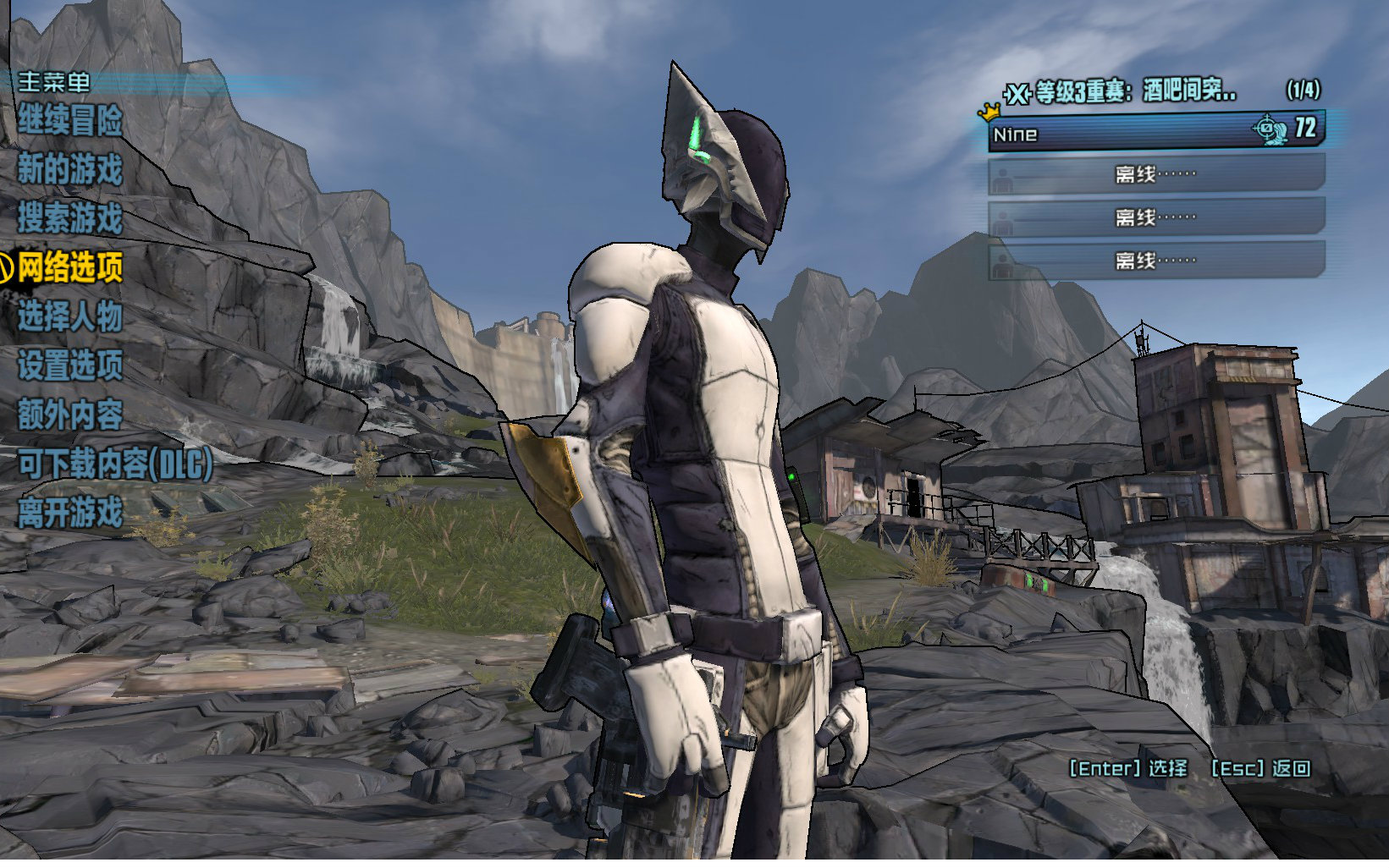The height and width of the screenshot is (868, 1389).
Task: Open the 网络选项 network options
Action: pos(70,268)
